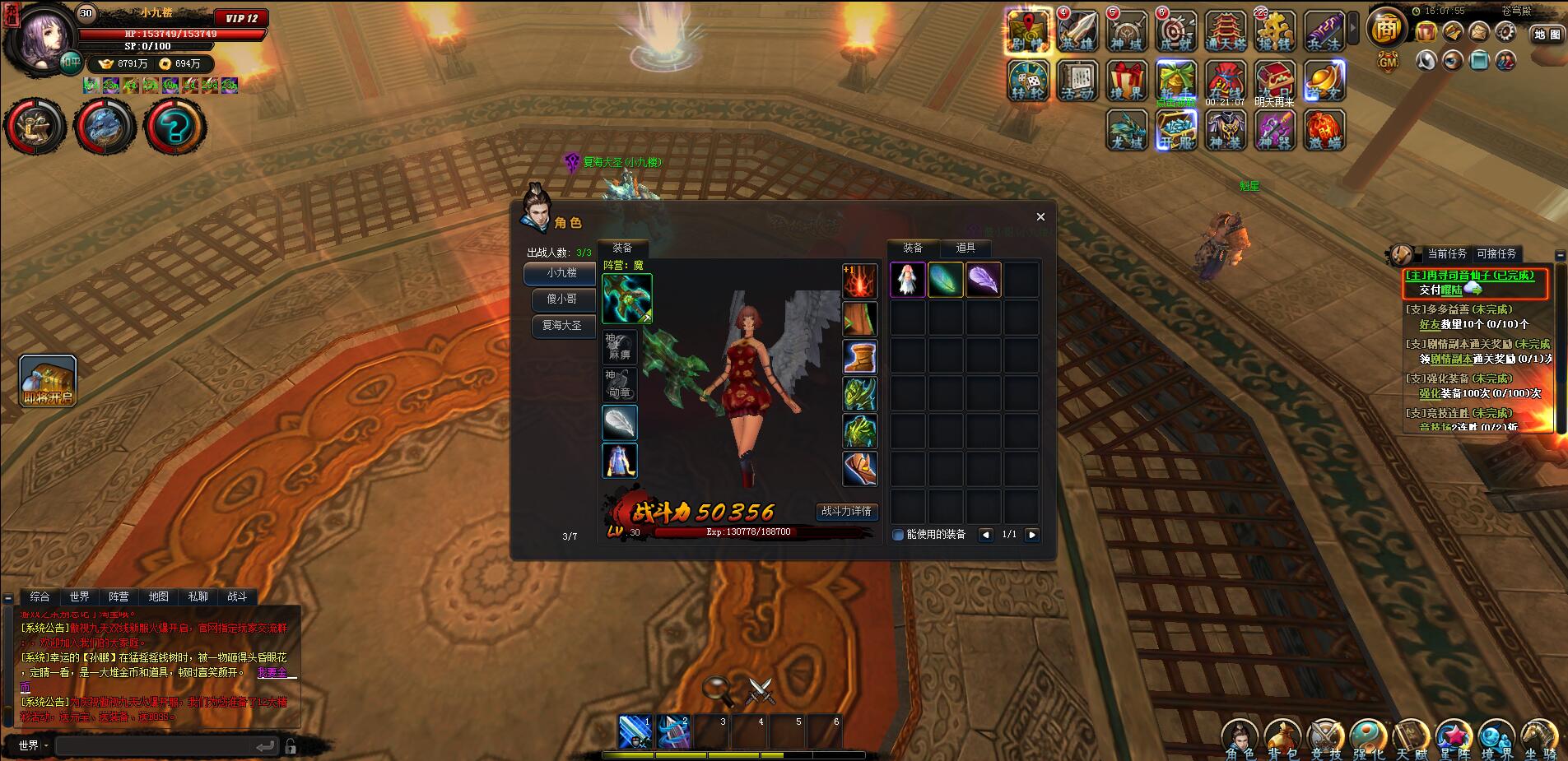Switch to the 道具 items tab
Image resolution: width=1568 pixels, height=761 pixels.
[x=965, y=248]
